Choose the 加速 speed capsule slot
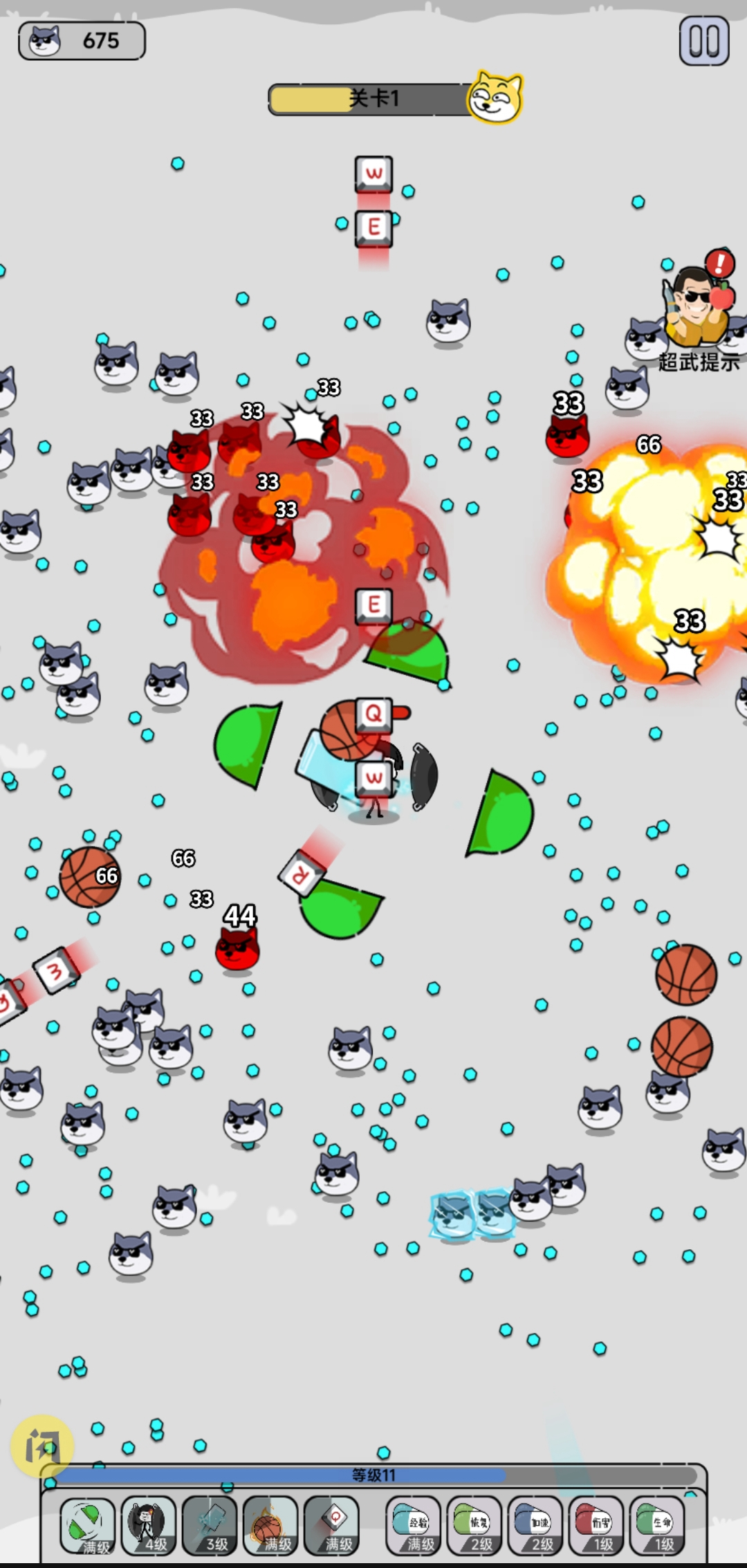The width and height of the screenshot is (747, 1568). coord(535,1524)
